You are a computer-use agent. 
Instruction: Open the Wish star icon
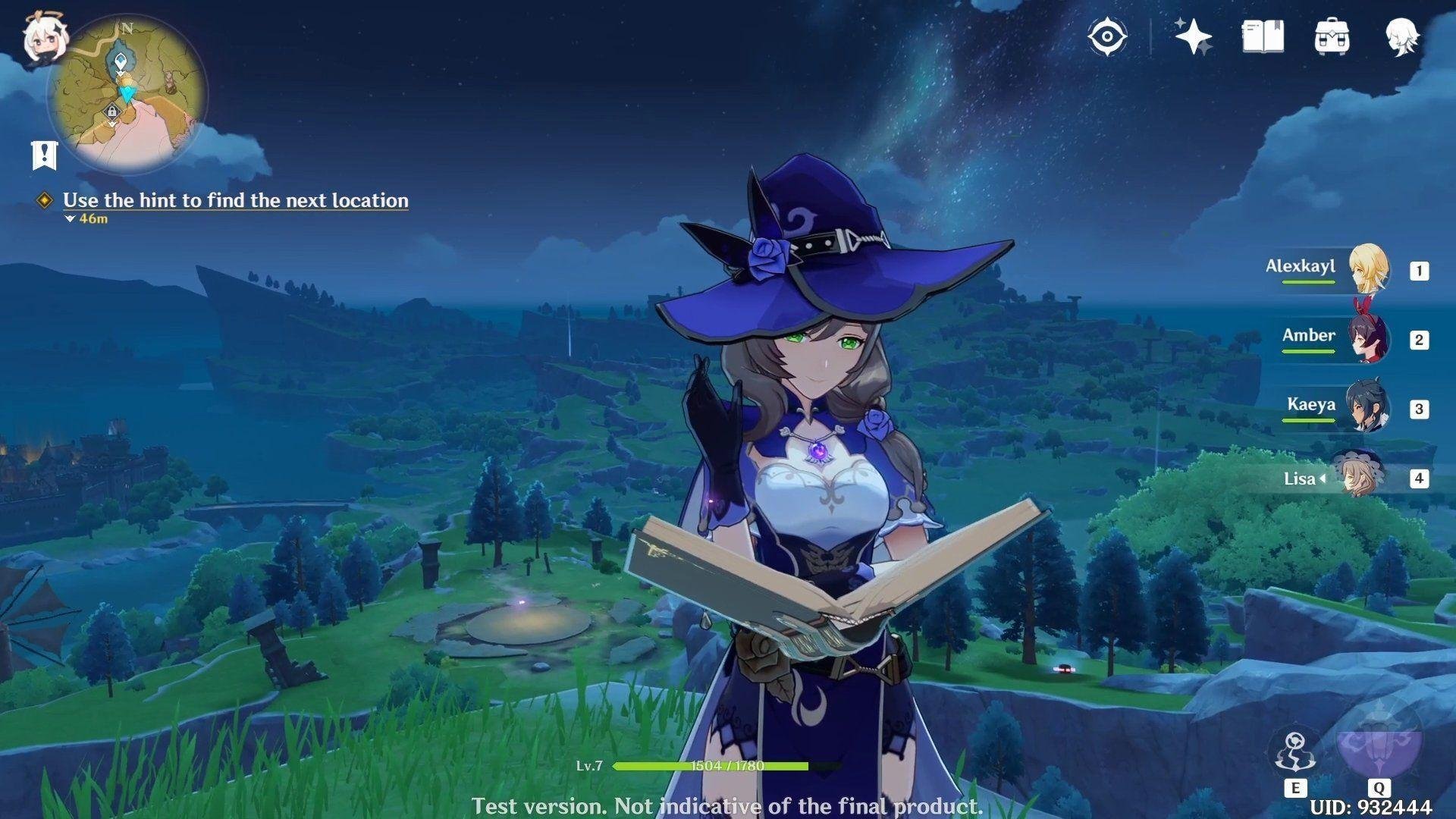point(1192,36)
